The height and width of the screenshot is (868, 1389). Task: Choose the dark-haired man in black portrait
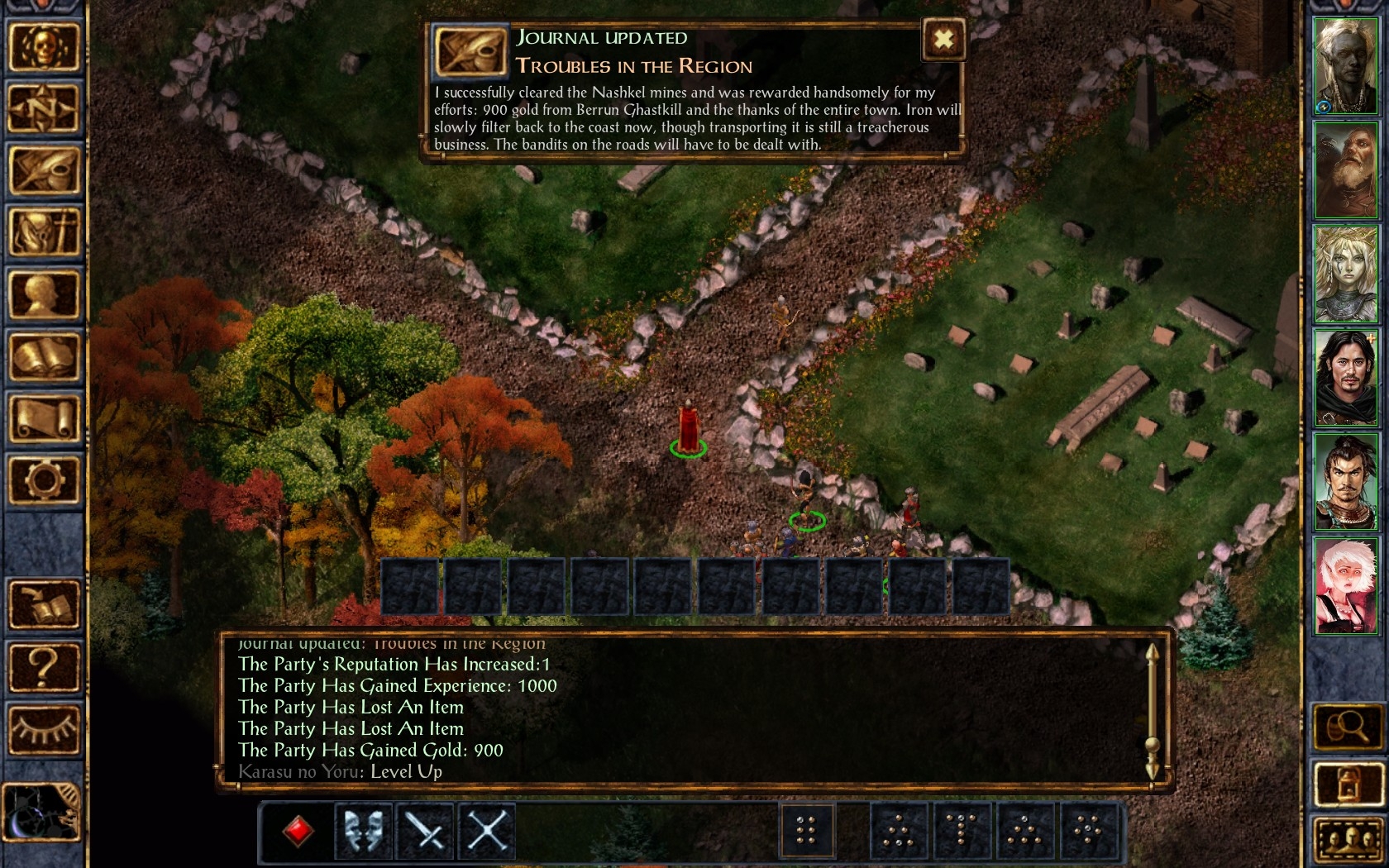click(1345, 378)
